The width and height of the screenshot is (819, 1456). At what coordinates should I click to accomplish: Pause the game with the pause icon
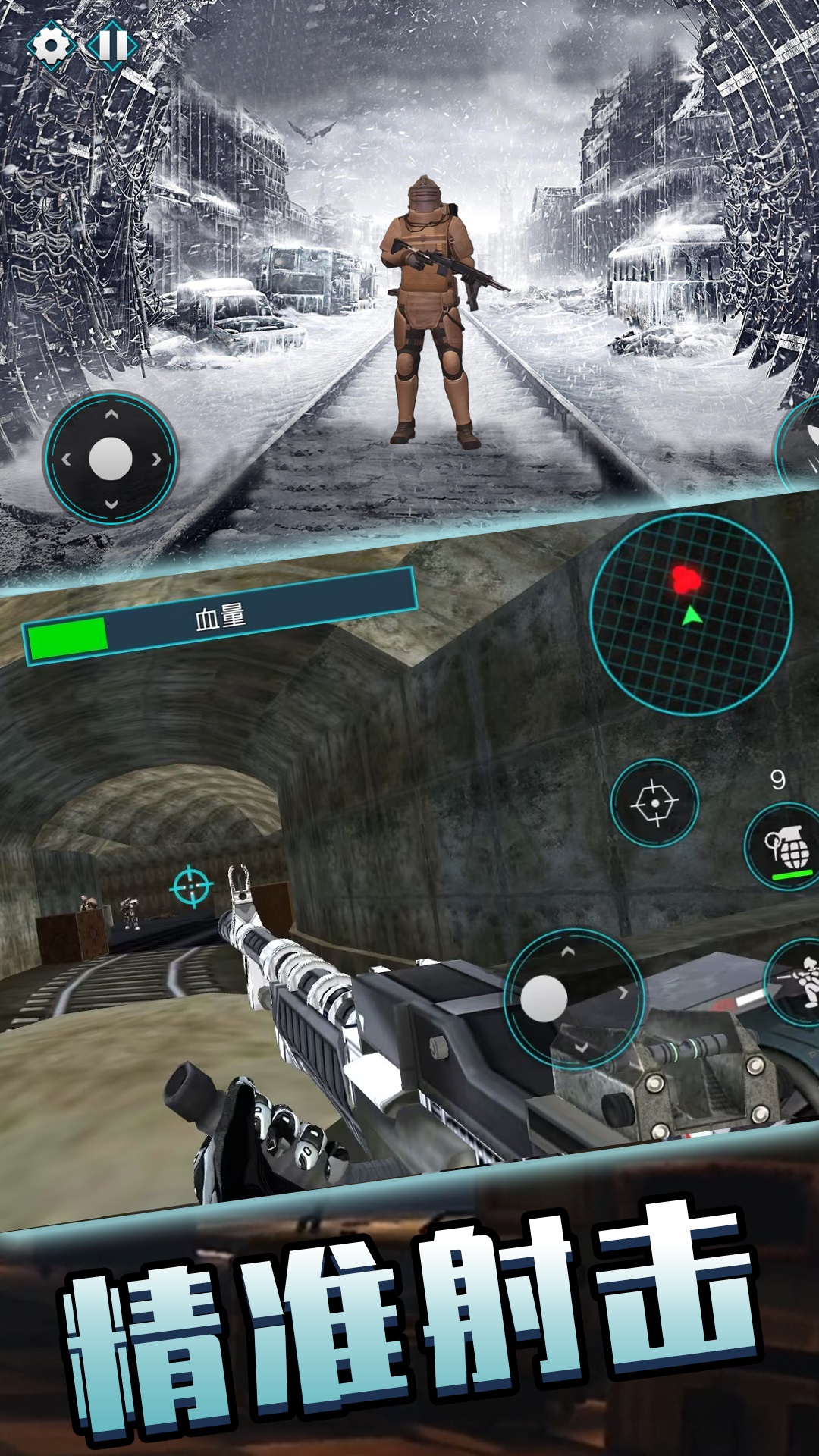(x=112, y=45)
